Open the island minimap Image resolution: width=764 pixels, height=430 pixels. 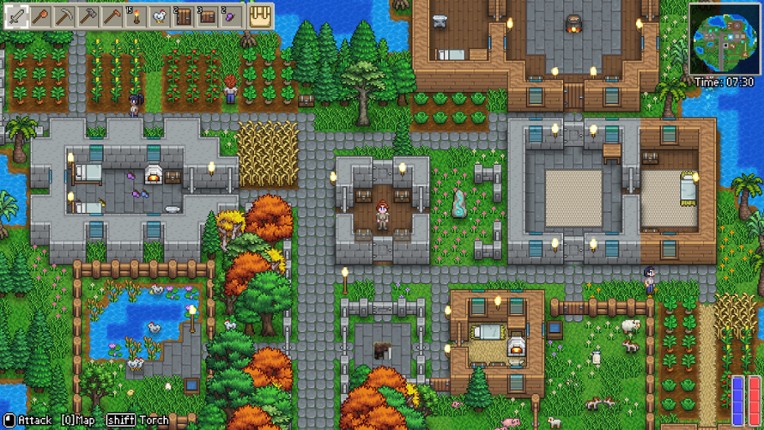723,39
